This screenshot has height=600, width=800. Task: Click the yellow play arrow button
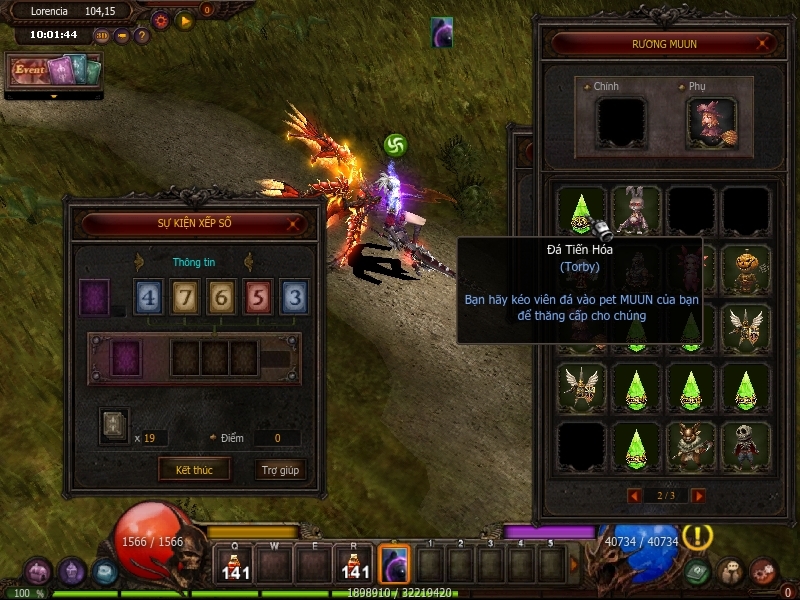(x=185, y=20)
